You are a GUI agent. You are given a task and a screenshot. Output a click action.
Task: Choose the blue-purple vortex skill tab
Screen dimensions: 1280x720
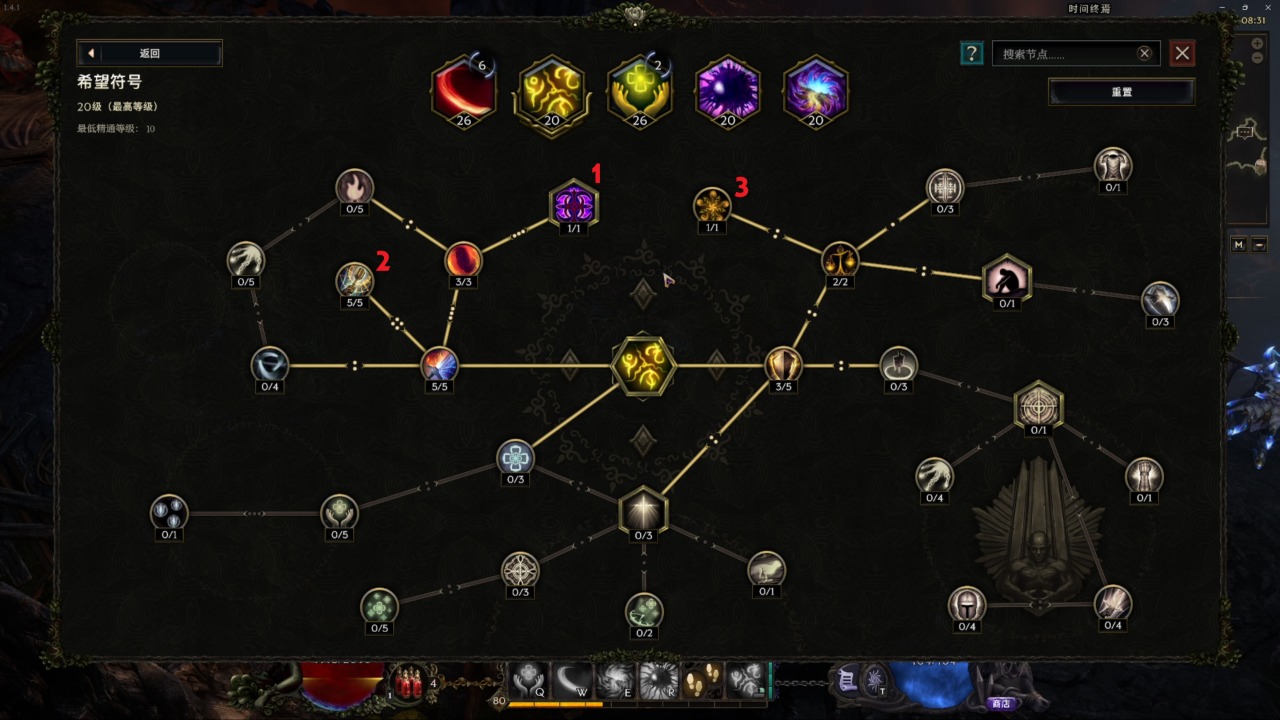tap(815, 91)
